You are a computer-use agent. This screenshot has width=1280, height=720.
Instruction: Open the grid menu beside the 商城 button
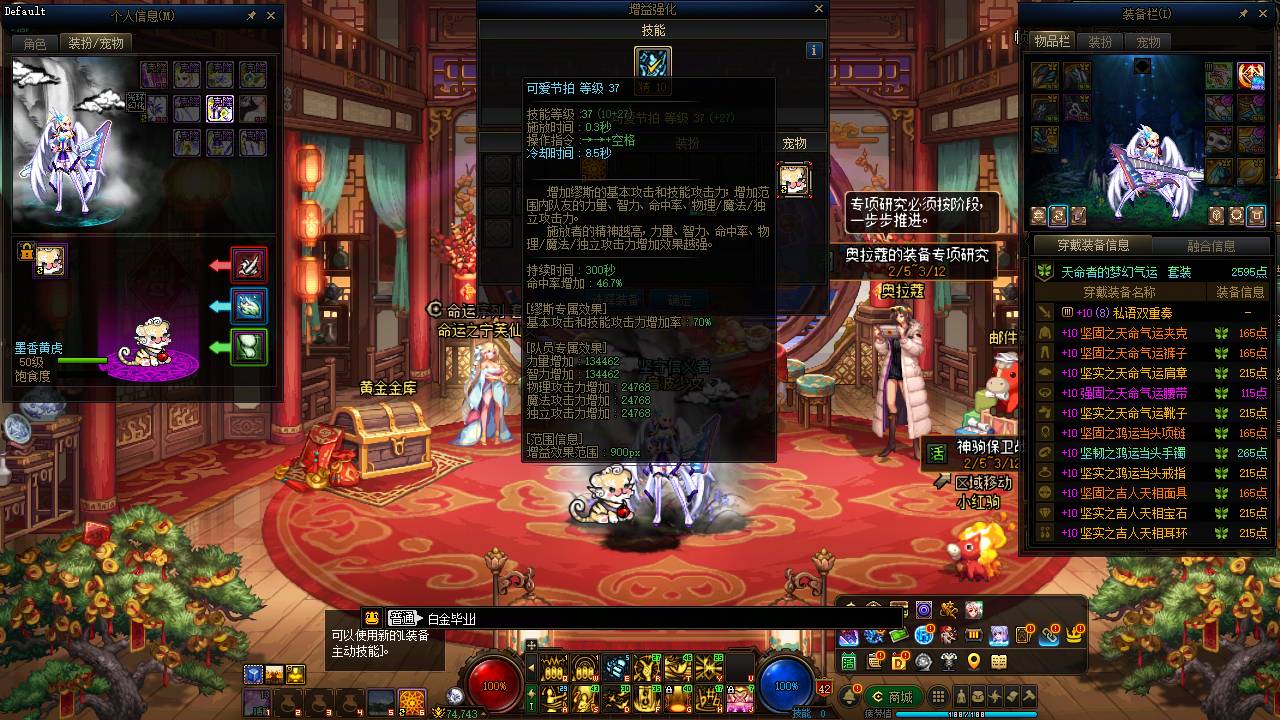tap(938, 697)
